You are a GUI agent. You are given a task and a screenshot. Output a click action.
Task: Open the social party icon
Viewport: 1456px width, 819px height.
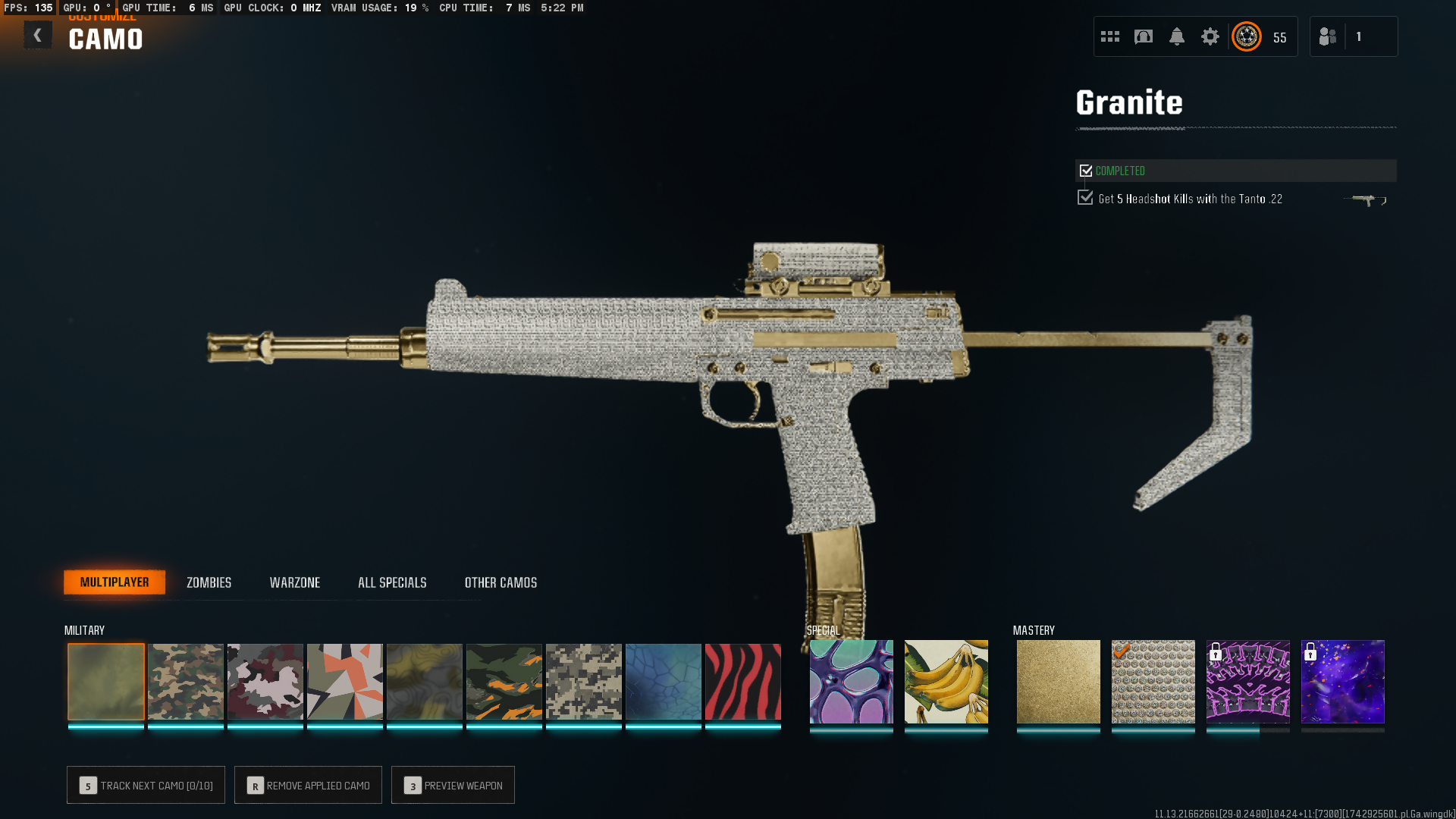point(1328,36)
